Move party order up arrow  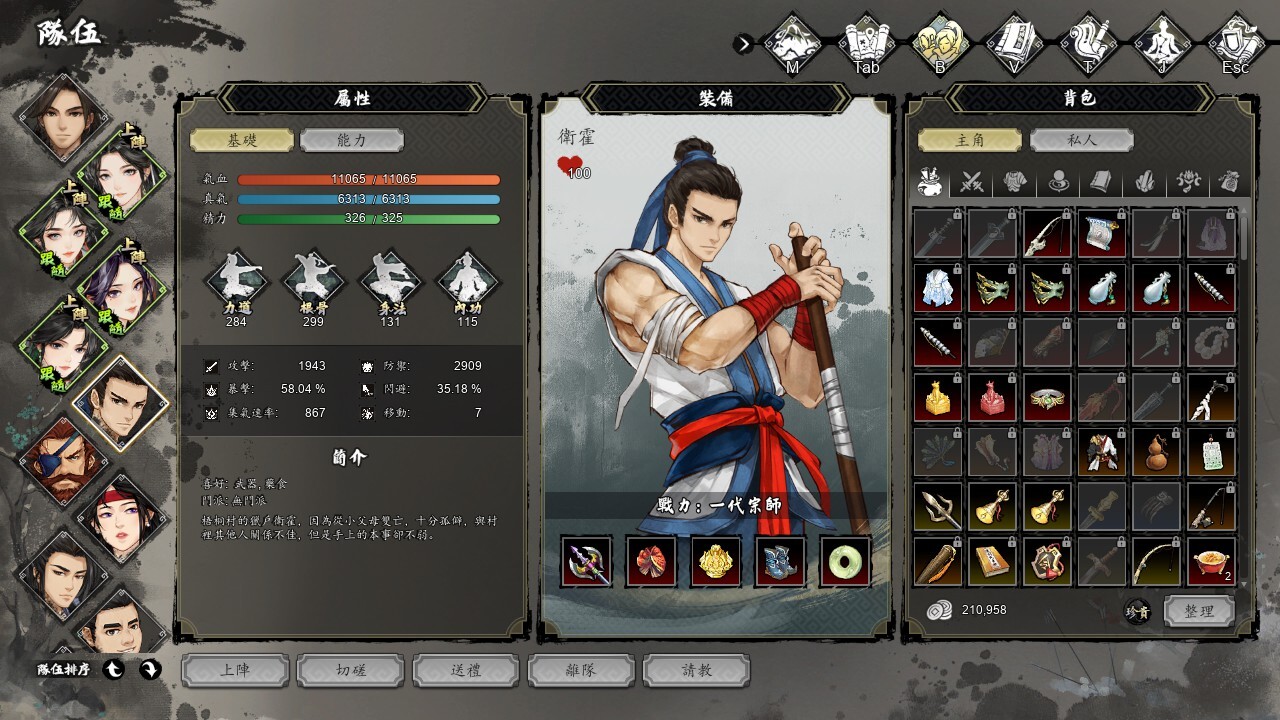115,670
